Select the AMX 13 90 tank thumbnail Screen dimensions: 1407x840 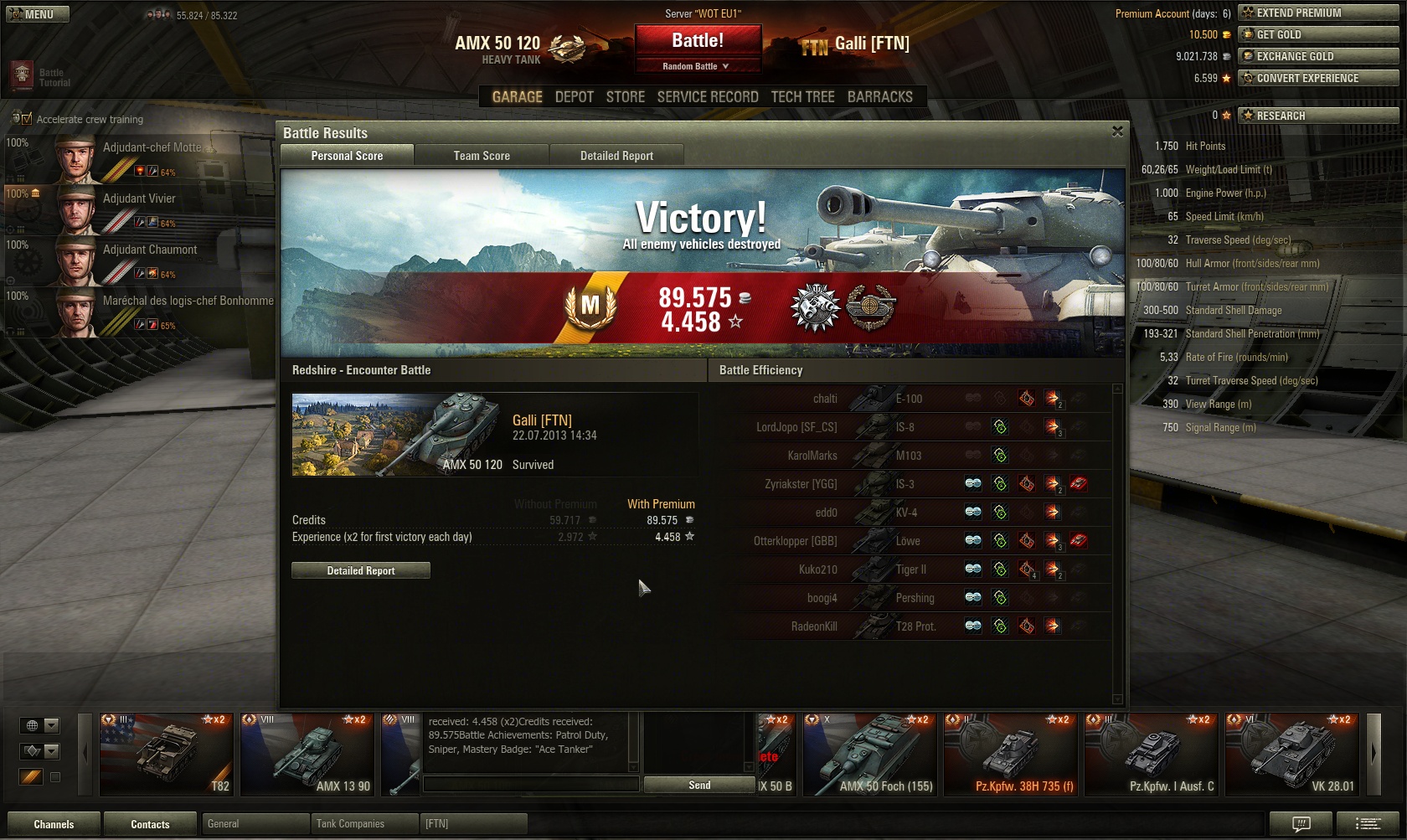coord(307,754)
